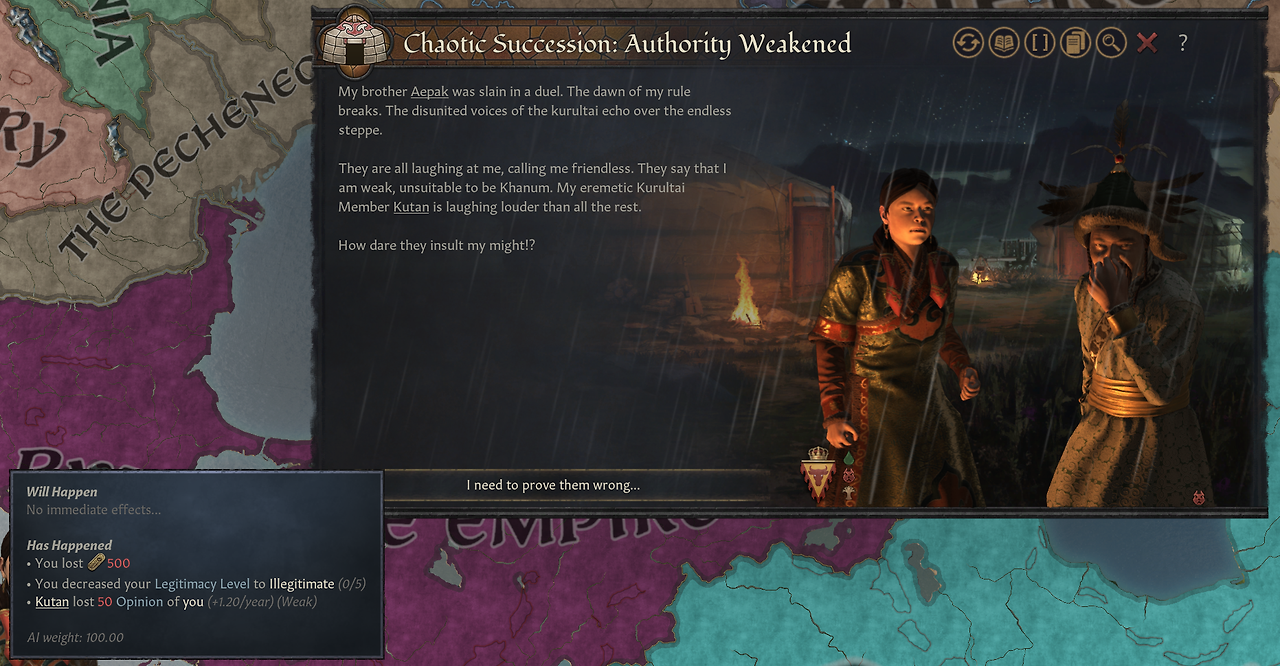Choose the "I need to prove them wrong..." option
Viewport: 1280px width, 666px height.
pos(553,485)
